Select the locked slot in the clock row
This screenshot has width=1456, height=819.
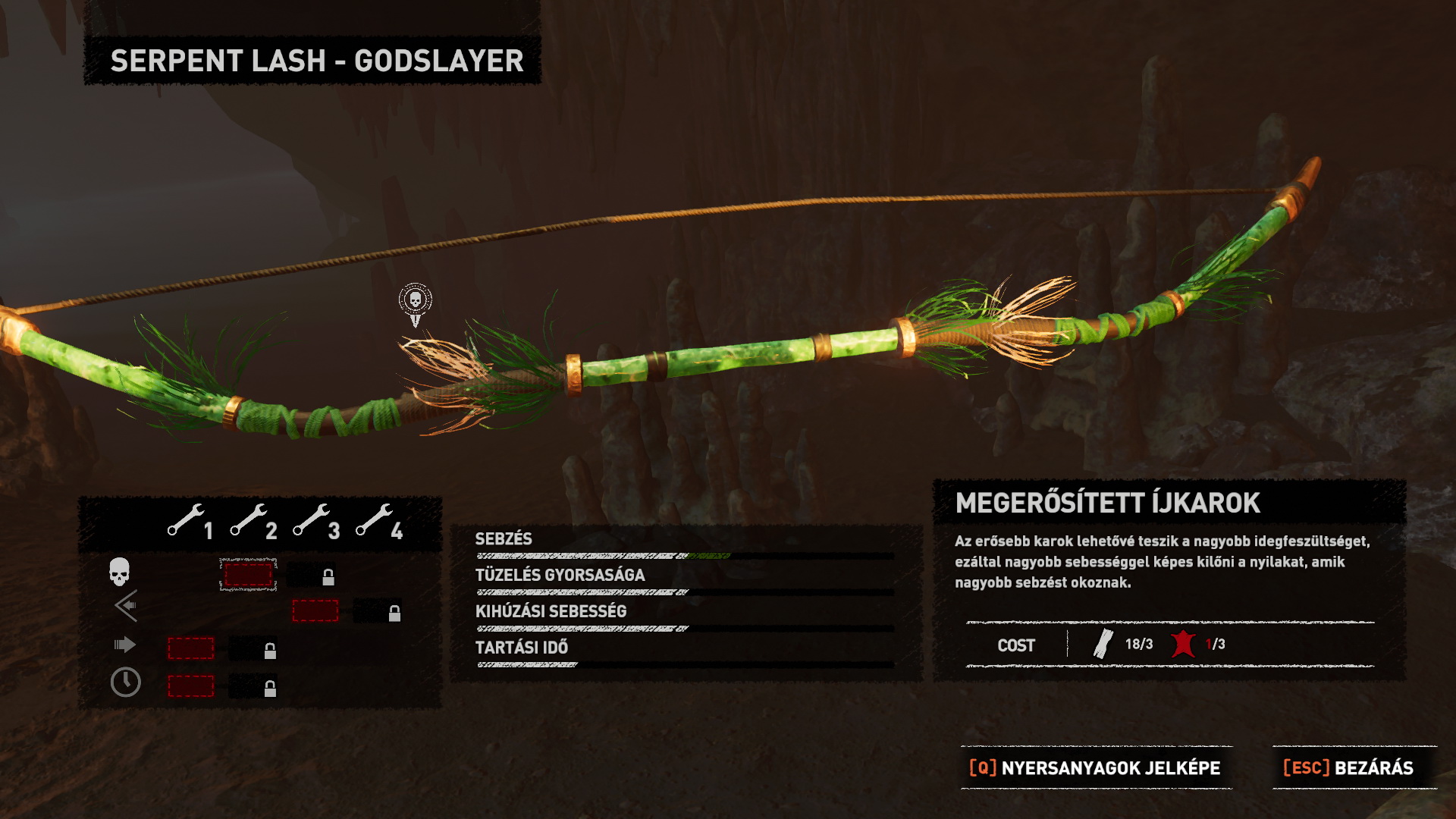(x=253, y=687)
